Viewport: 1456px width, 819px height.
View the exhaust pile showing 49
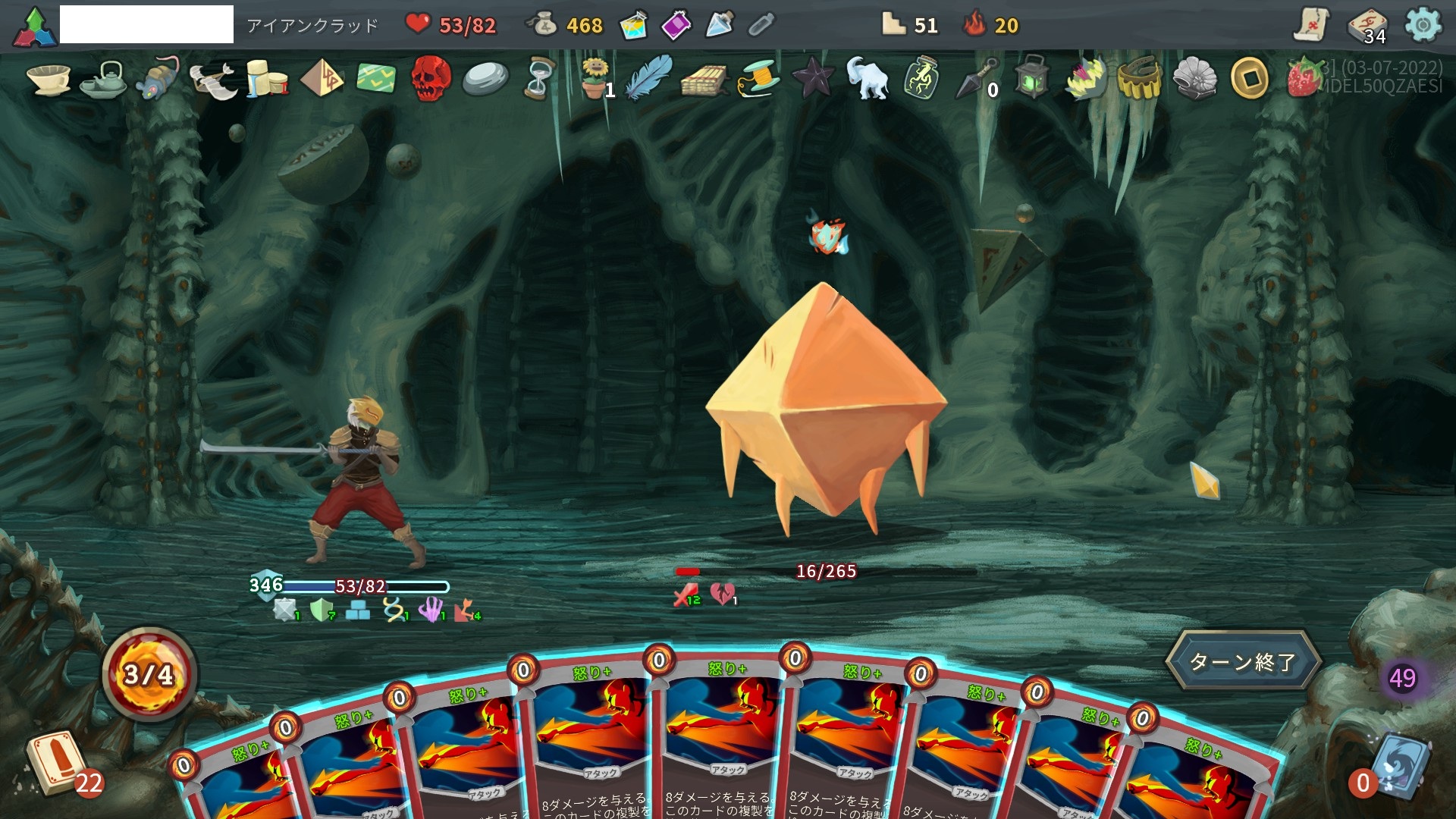(x=1402, y=678)
